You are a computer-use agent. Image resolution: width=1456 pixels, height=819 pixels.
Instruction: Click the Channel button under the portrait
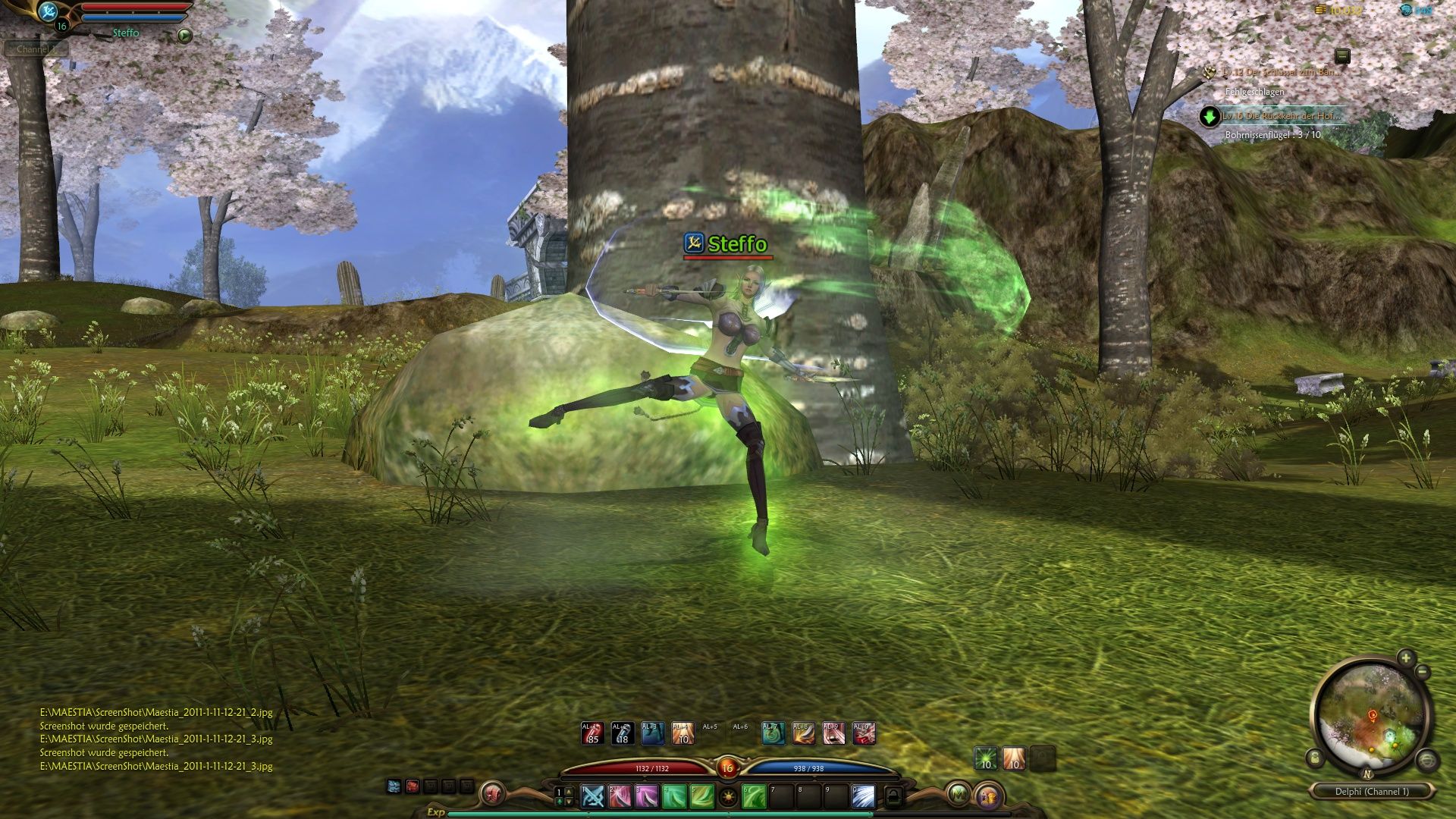(36, 49)
